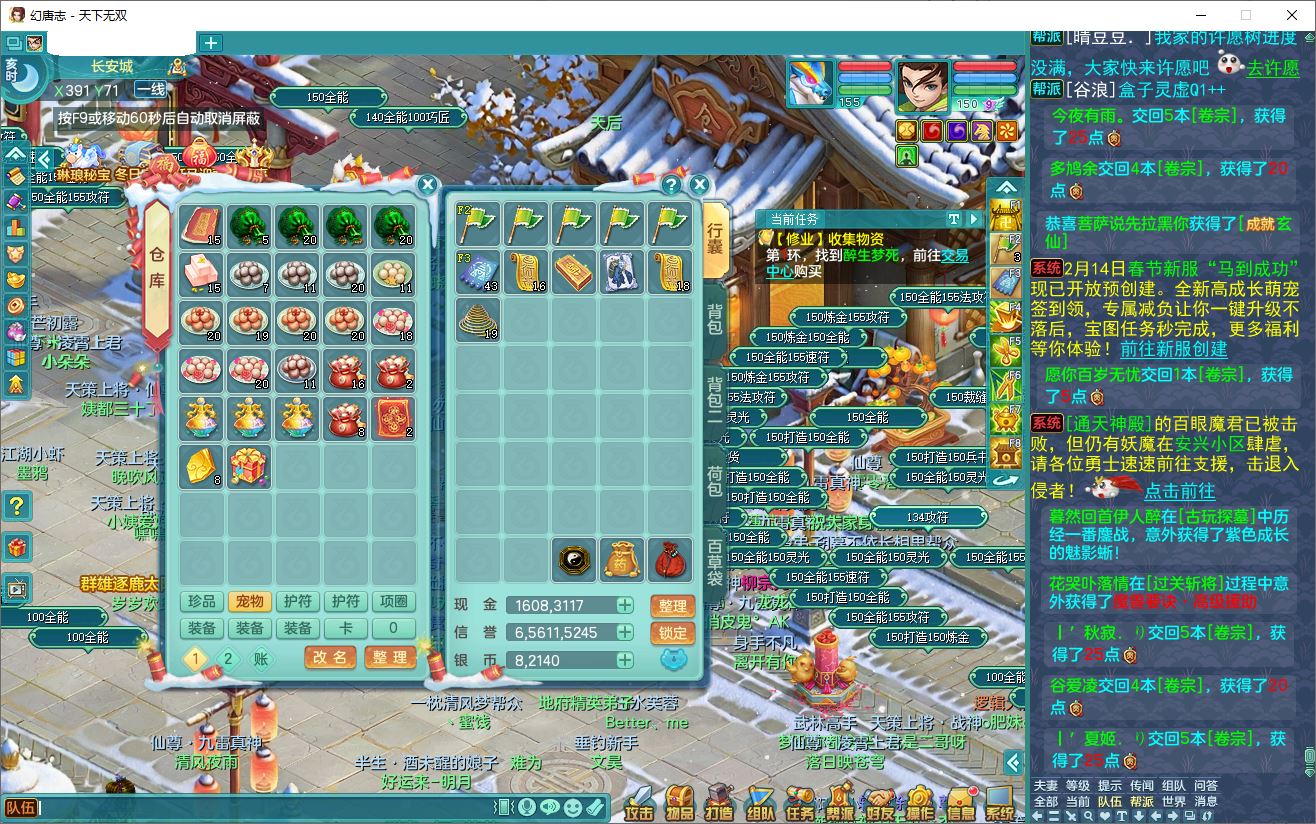This screenshot has height=824, width=1316.
Task: Select warehouse page 2
Action: tap(228, 658)
